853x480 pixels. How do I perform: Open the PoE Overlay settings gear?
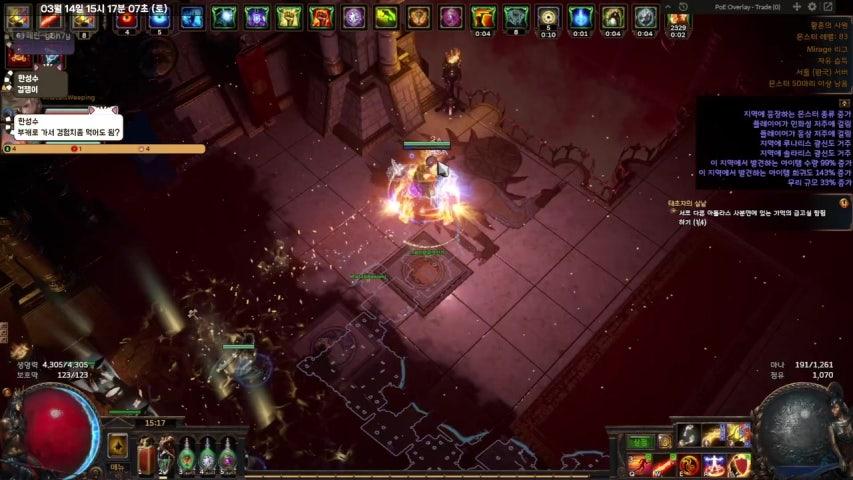coord(813,7)
